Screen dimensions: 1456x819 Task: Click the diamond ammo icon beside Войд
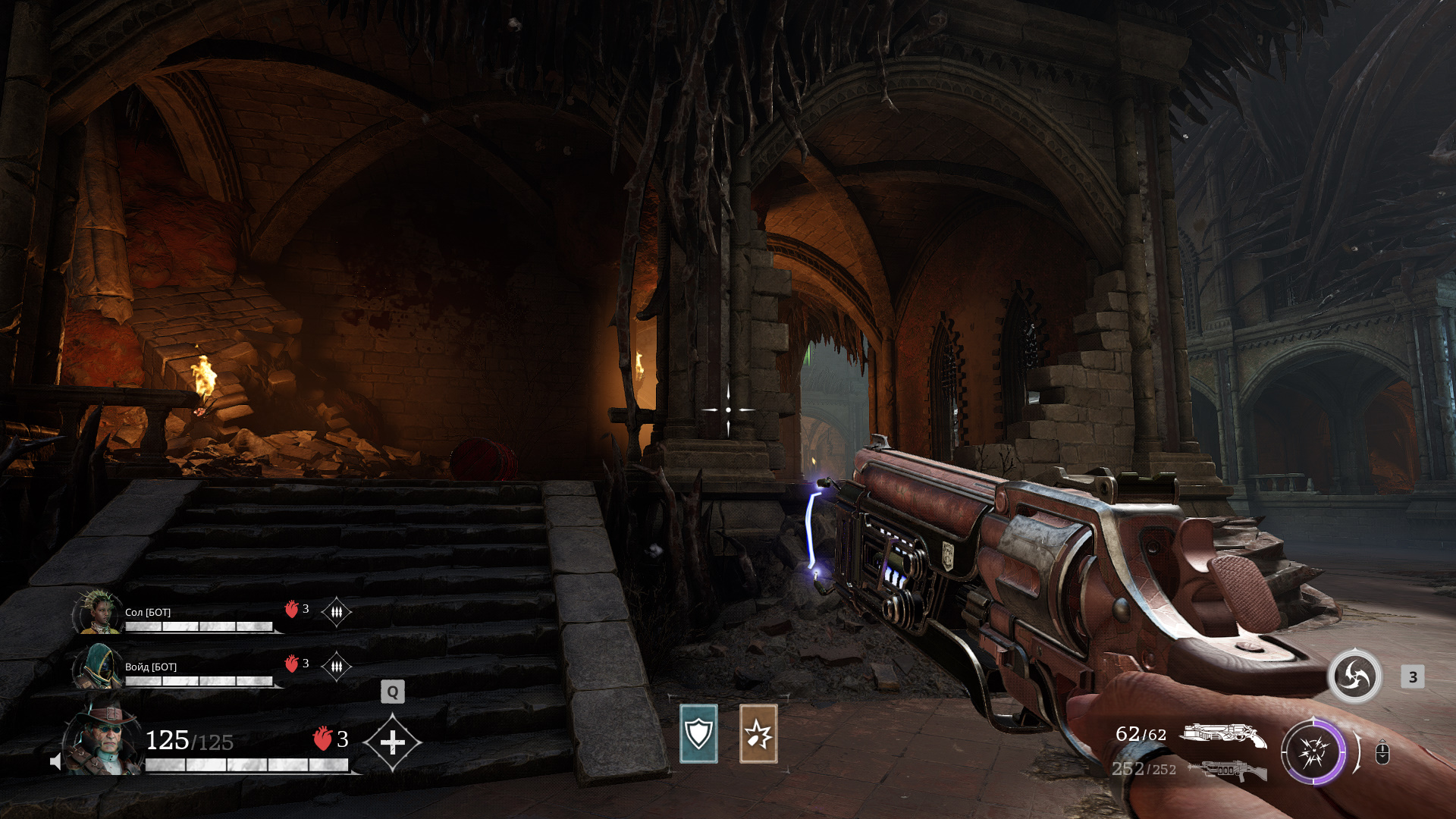(x=336, y=667)
